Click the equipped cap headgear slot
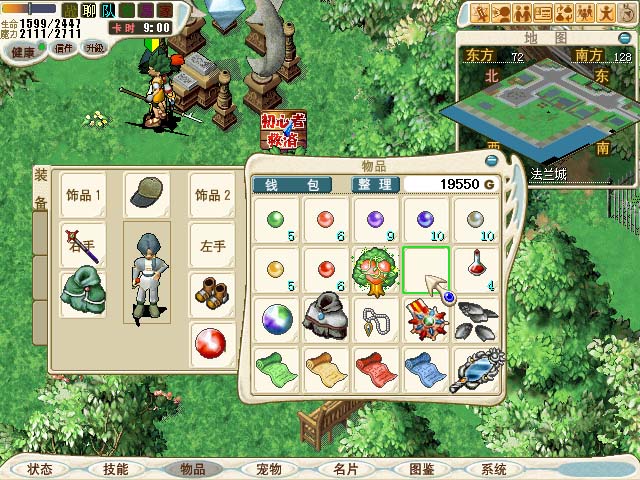Viewport: 640px width, 480px height. click(146, 194)
